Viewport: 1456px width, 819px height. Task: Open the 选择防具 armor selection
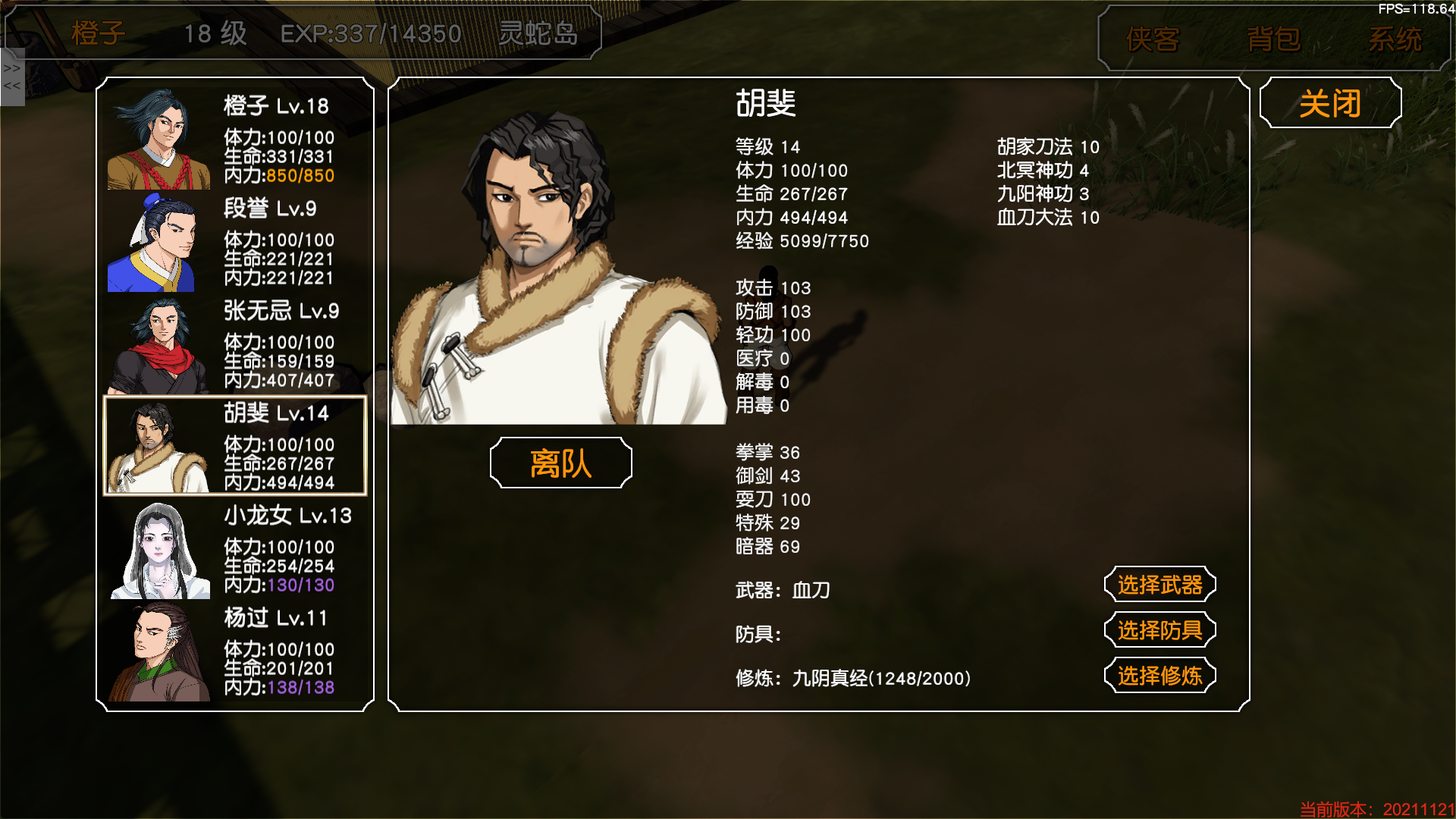tap(1159, 629)
